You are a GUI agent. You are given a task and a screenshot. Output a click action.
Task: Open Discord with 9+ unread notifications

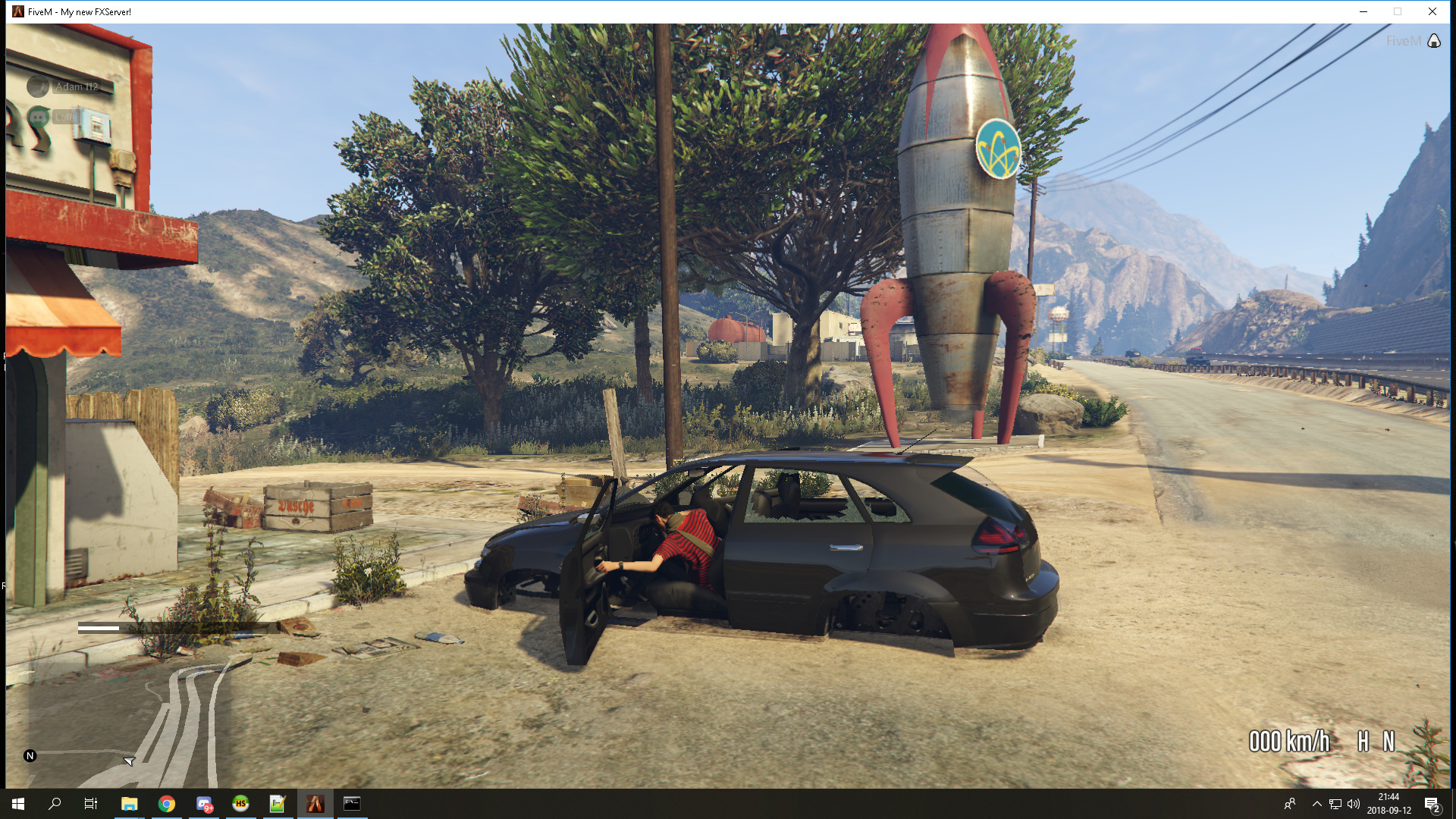[x=204, y=804]
